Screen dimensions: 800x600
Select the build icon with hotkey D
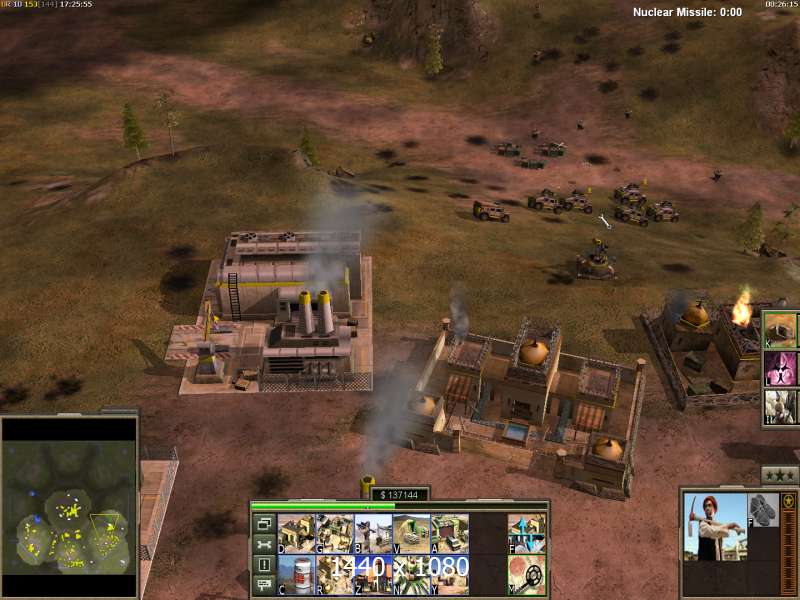point(297,533)
